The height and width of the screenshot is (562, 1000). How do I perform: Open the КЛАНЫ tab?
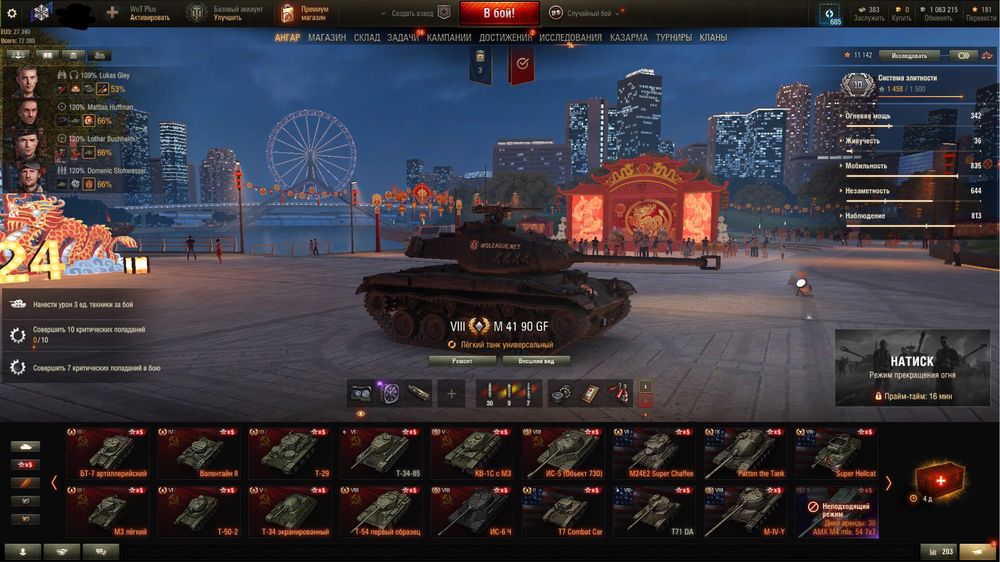(x=713, y=37)
